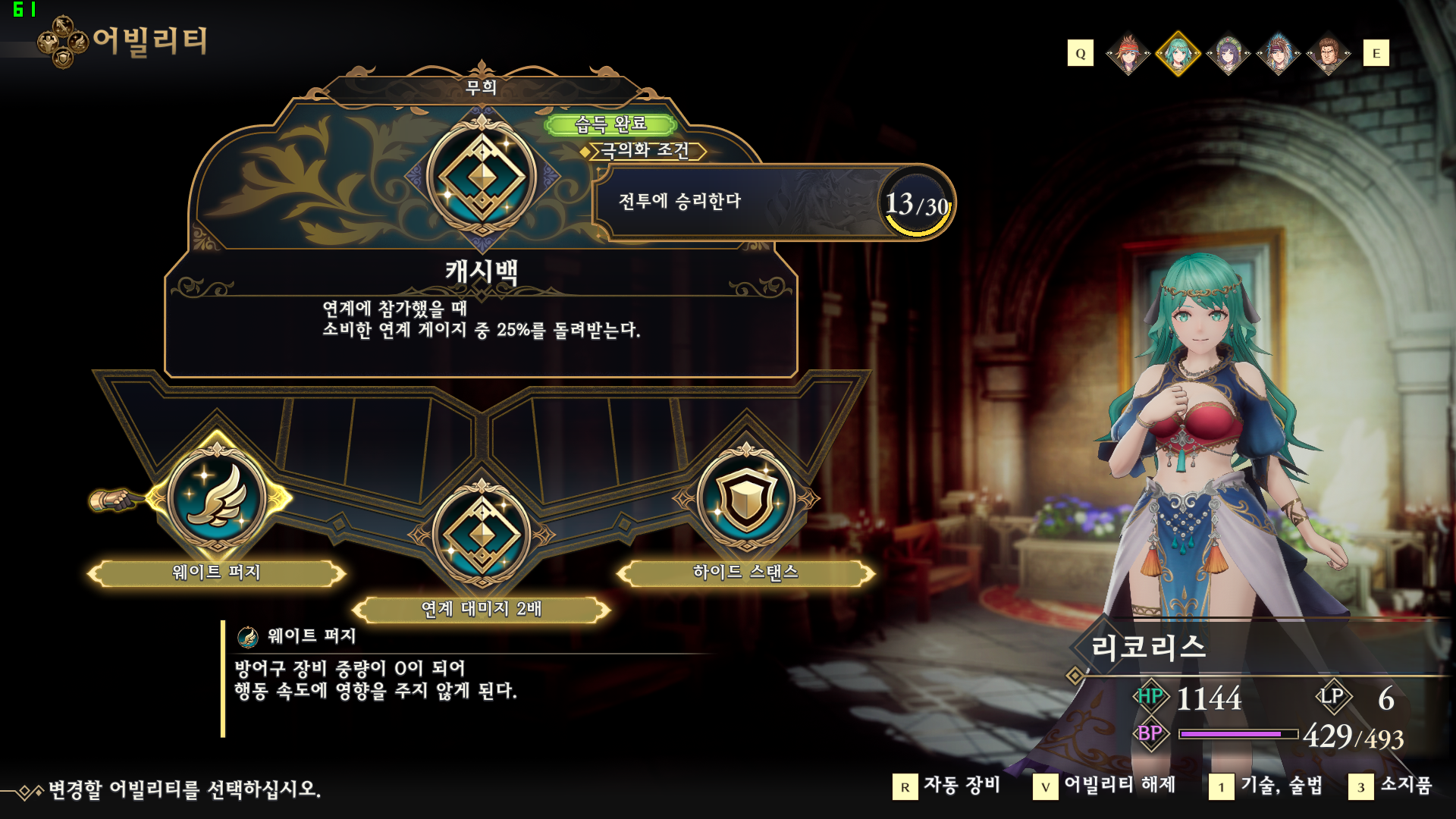Click 어빌리티 해제 to remove ability
Screen dimensions: 1456x819
[1105, 786]
